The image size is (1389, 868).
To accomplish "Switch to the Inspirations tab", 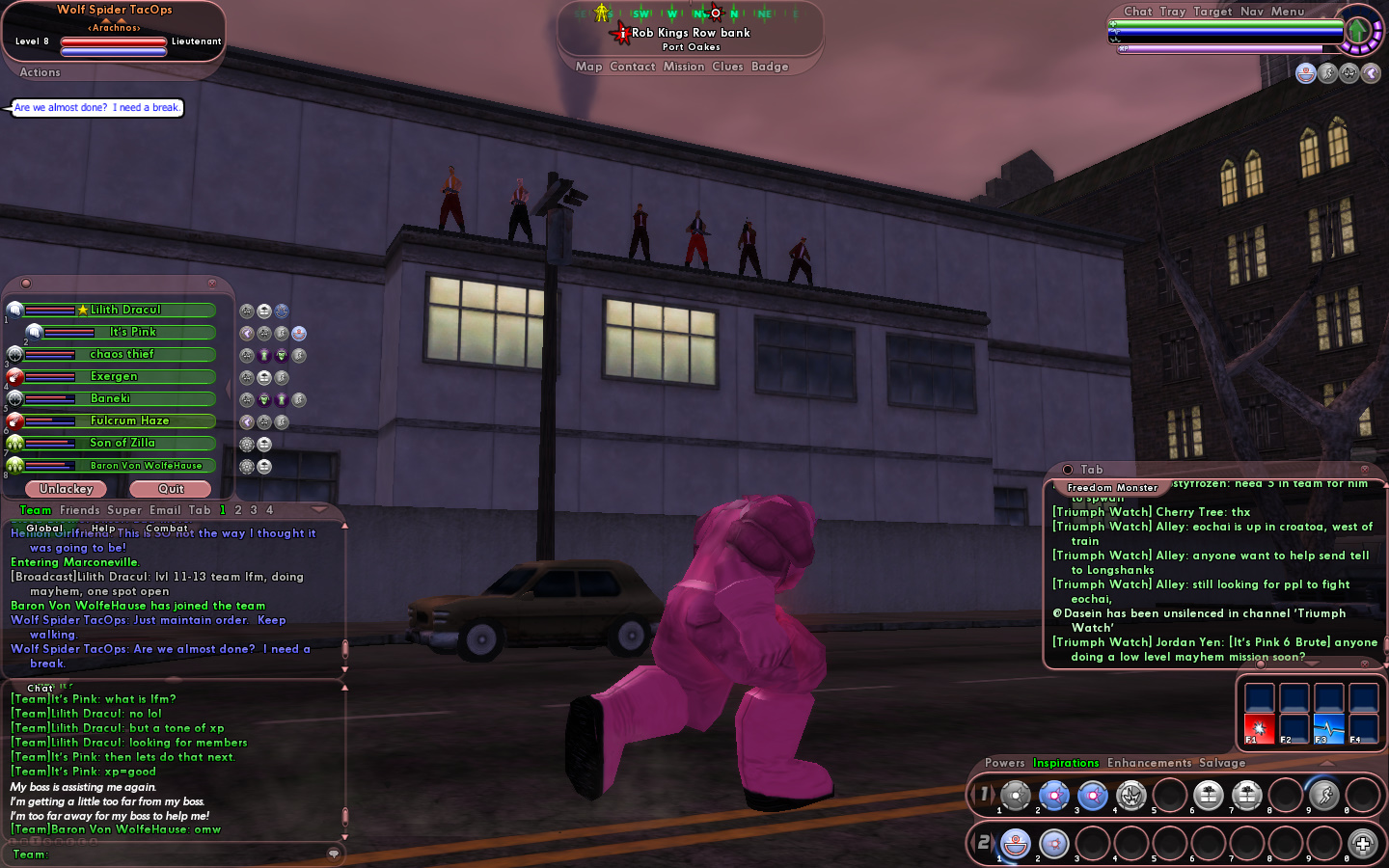I will coord(1065,763).
